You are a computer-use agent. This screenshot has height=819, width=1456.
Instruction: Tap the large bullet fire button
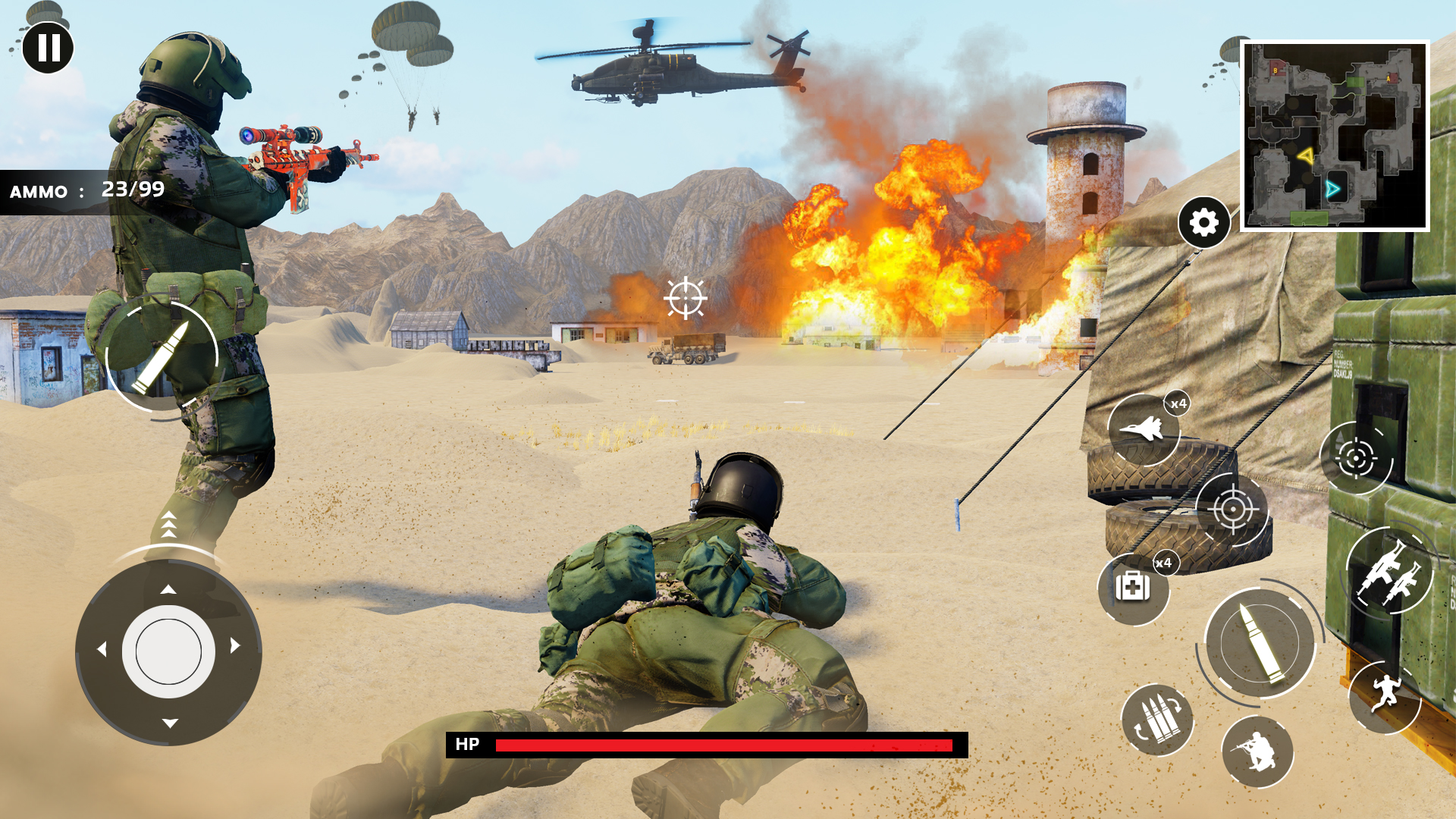tap(1260, 644)
